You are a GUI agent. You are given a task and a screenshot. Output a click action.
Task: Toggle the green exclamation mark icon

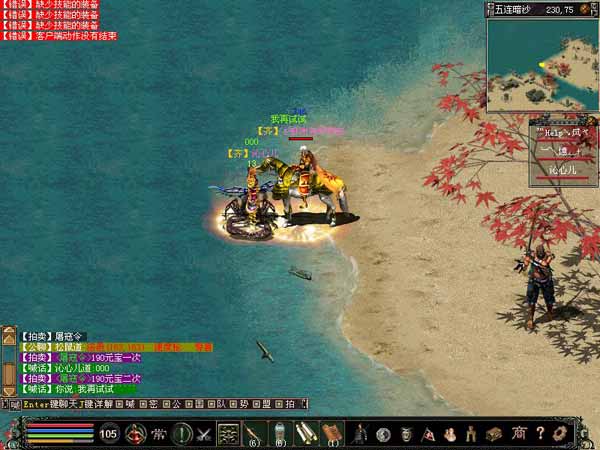[x=181, y=434]
